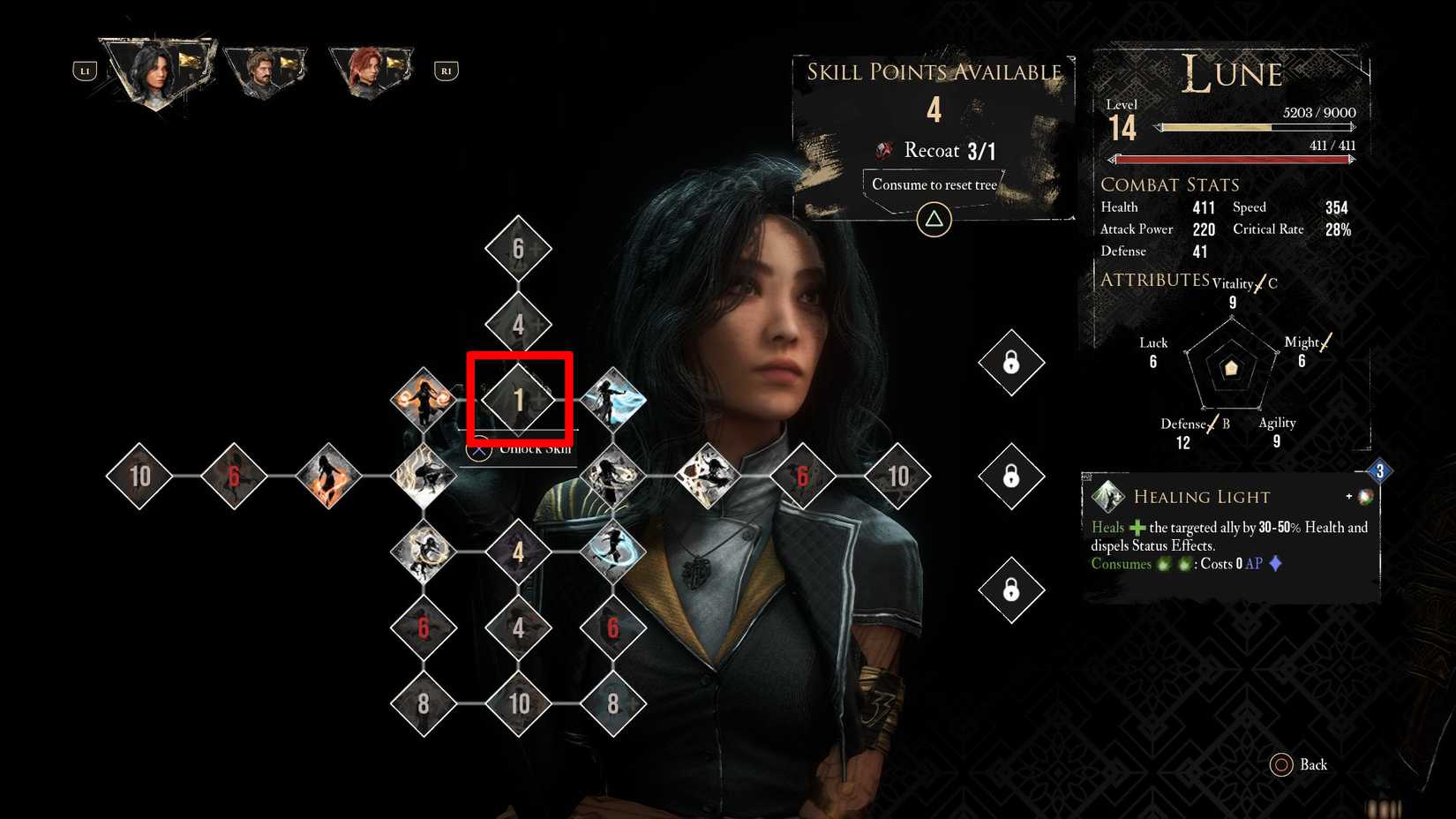Screen dimensions: 1456x819
Task: Select the white-streak skill icon next to red 6 node
Action: pos(706,475)
